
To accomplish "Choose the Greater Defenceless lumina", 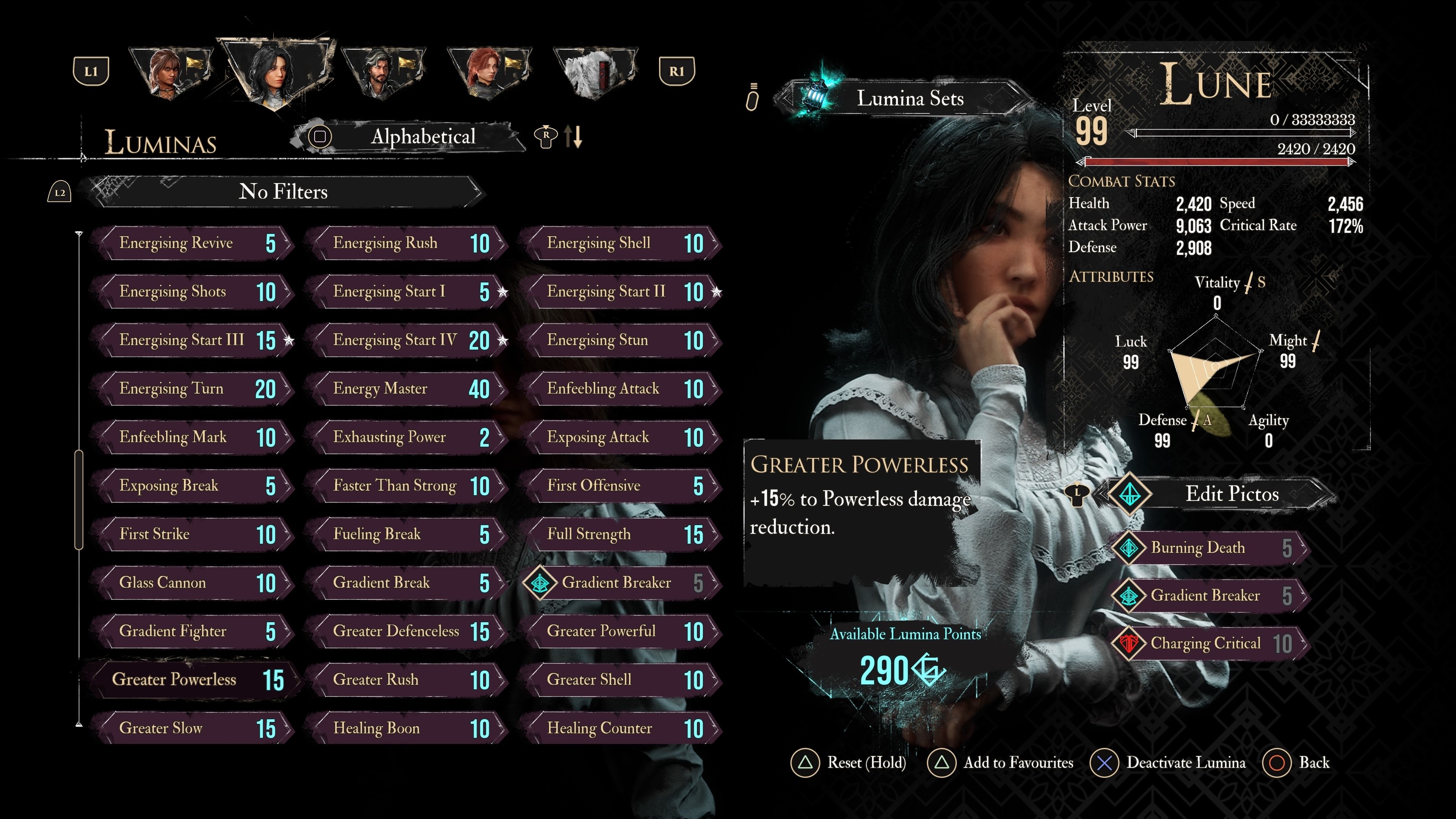I will [x=407, y=631].
